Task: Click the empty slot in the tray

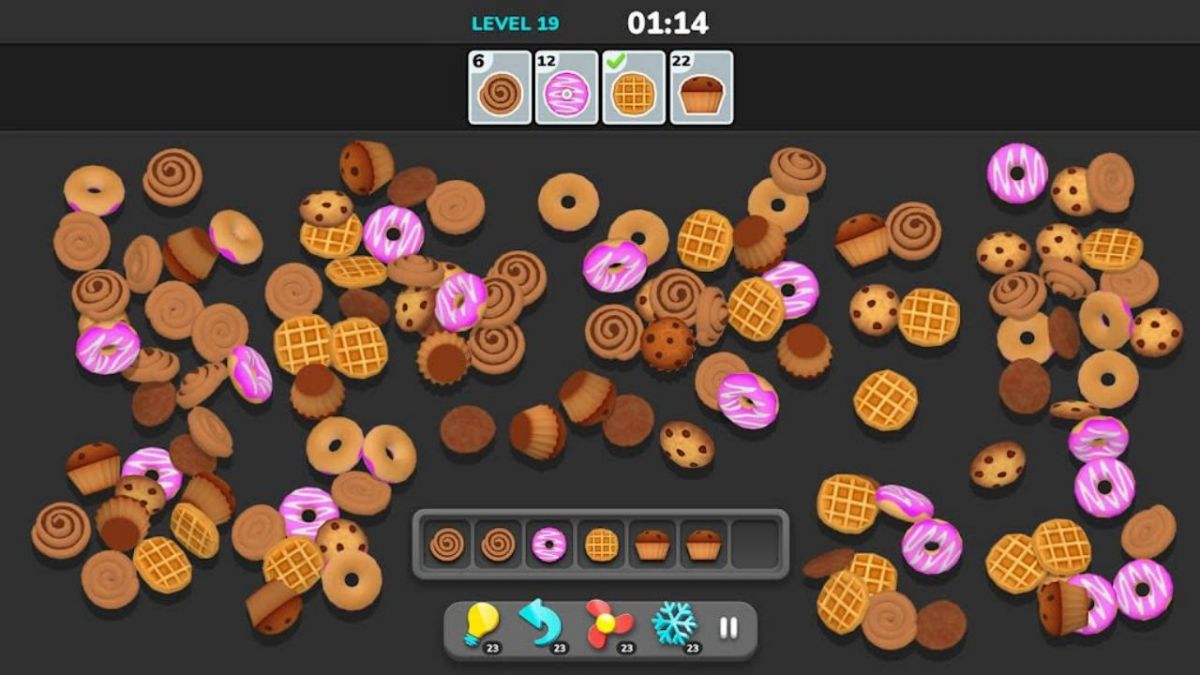Action: pos(755,544)
